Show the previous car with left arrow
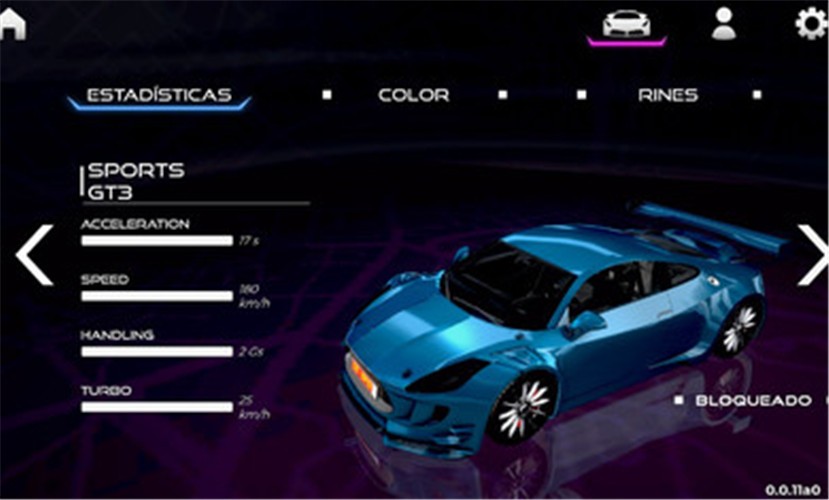The height and width of the screenshot is (500, 829). point(34,255)
